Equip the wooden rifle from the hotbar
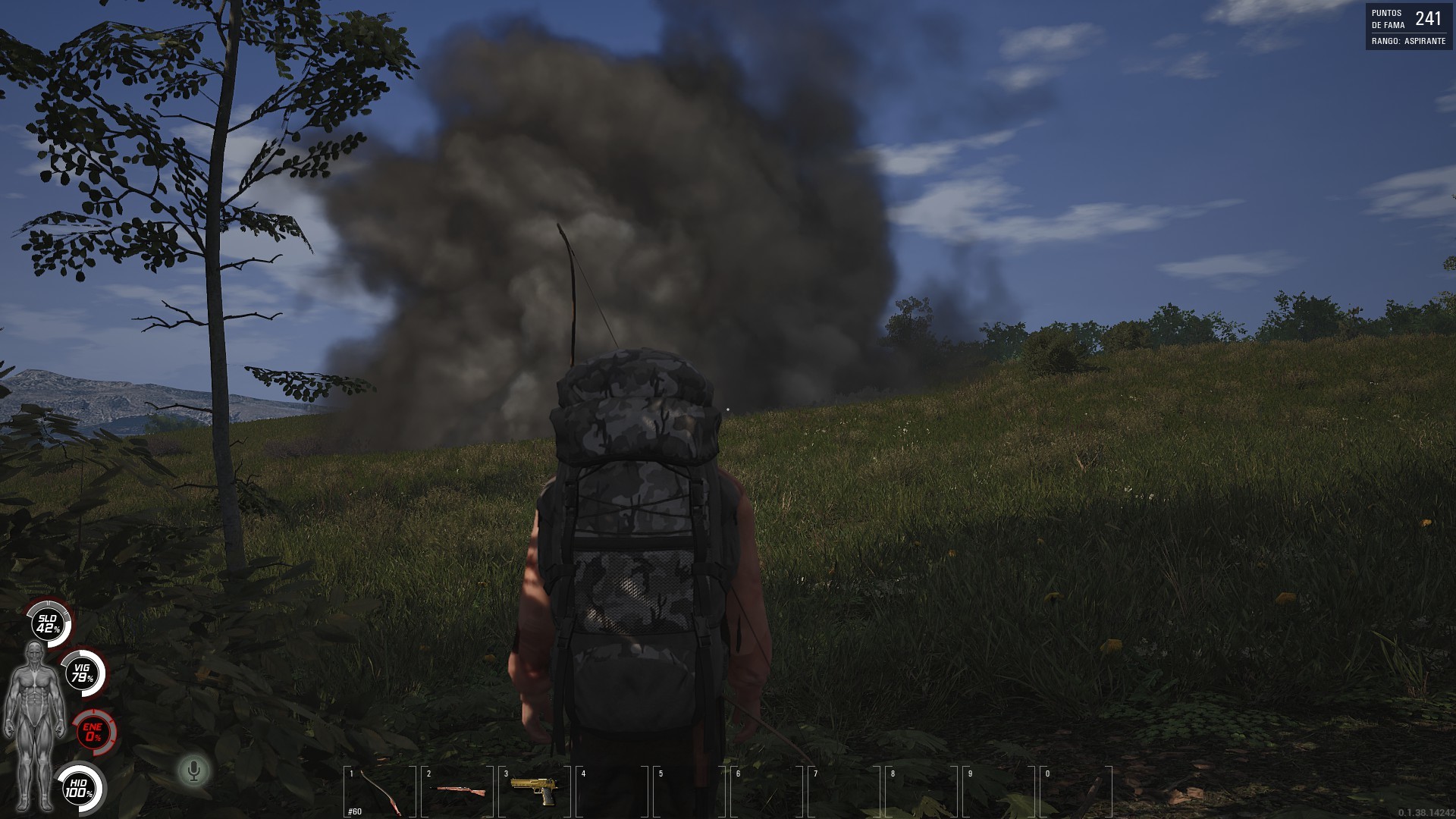This screenshot has width=1456, height=819. pyautogui.click(x=460, y=791)
